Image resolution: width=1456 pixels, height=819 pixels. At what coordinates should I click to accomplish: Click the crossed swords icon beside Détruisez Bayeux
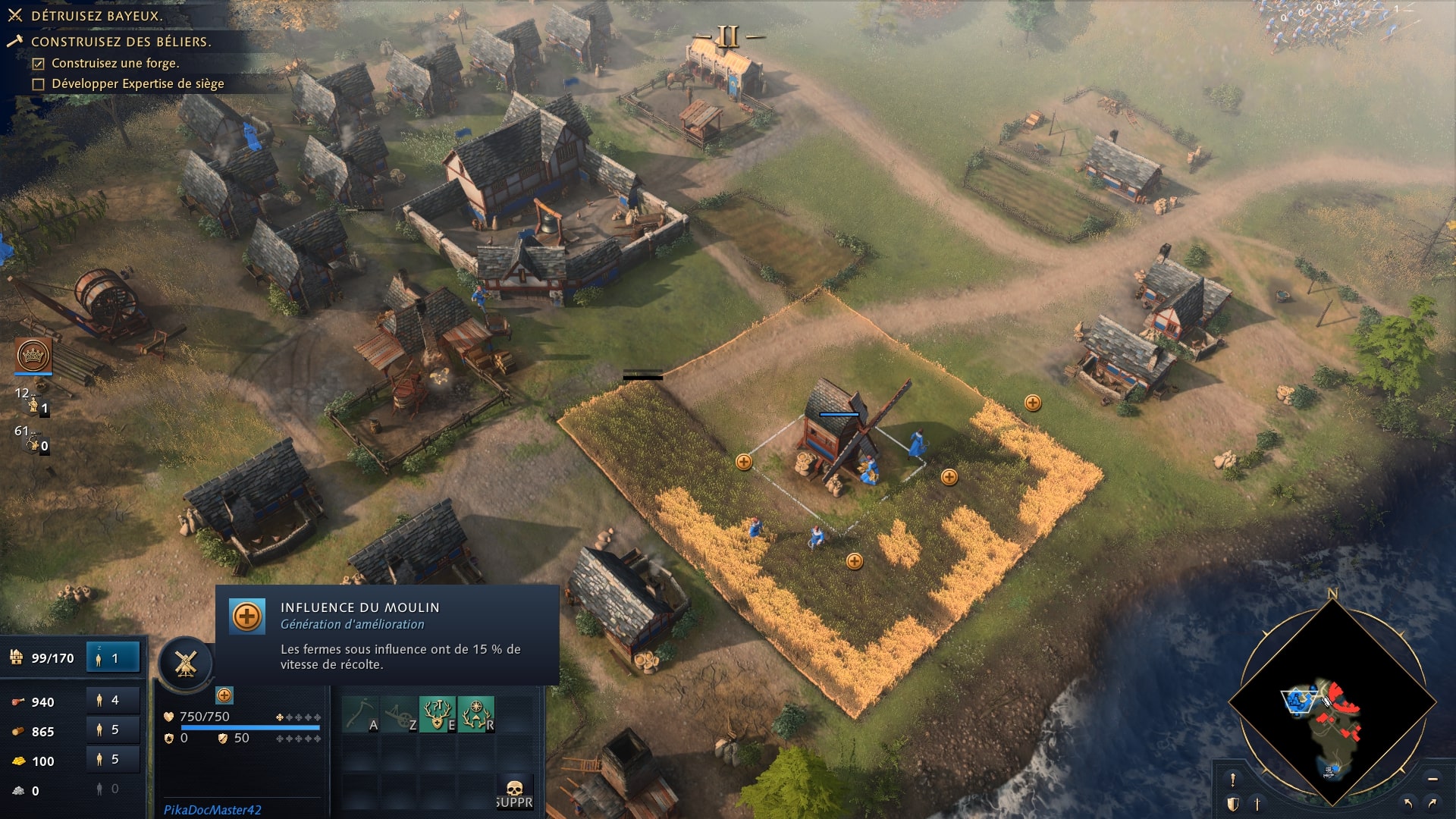coord(14,13)
